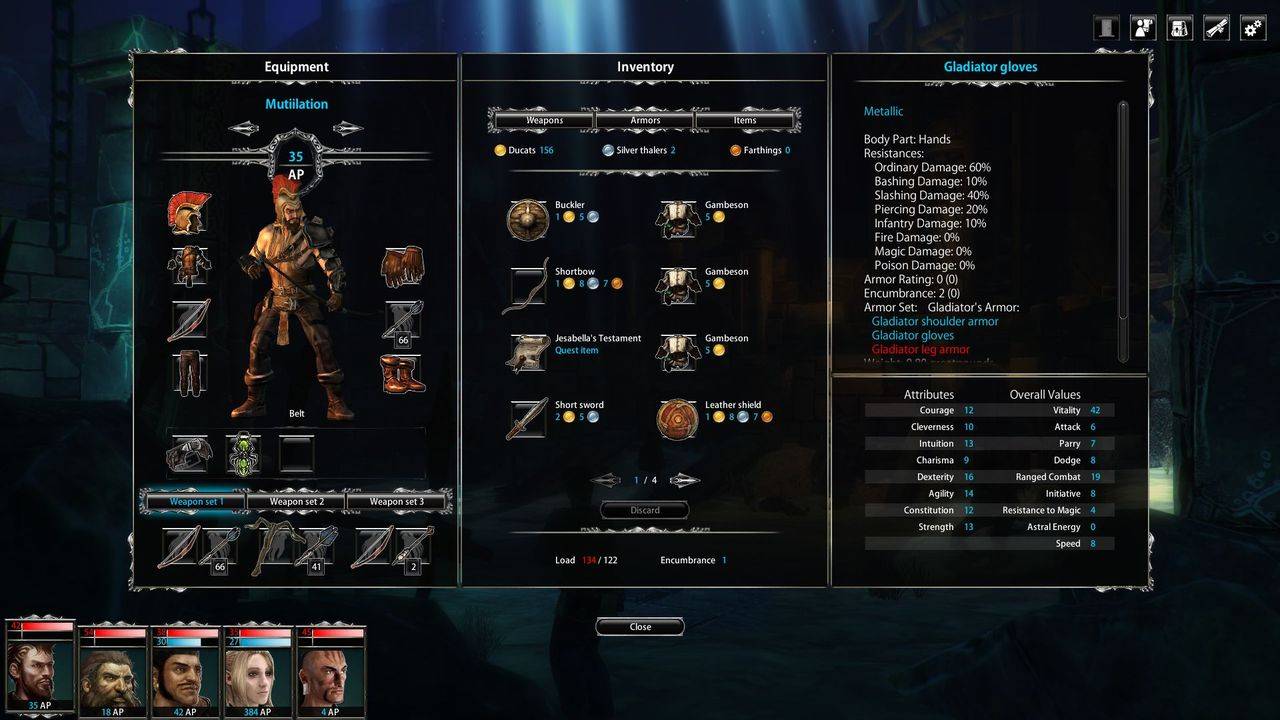Switch to the Weapons inventory tab
The image size is (1280, 720).
click(544, 120)
